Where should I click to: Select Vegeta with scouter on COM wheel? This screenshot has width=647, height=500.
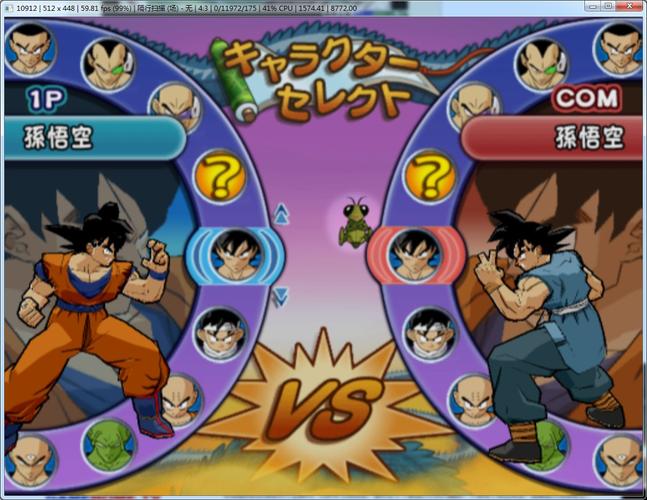point(541,65)
